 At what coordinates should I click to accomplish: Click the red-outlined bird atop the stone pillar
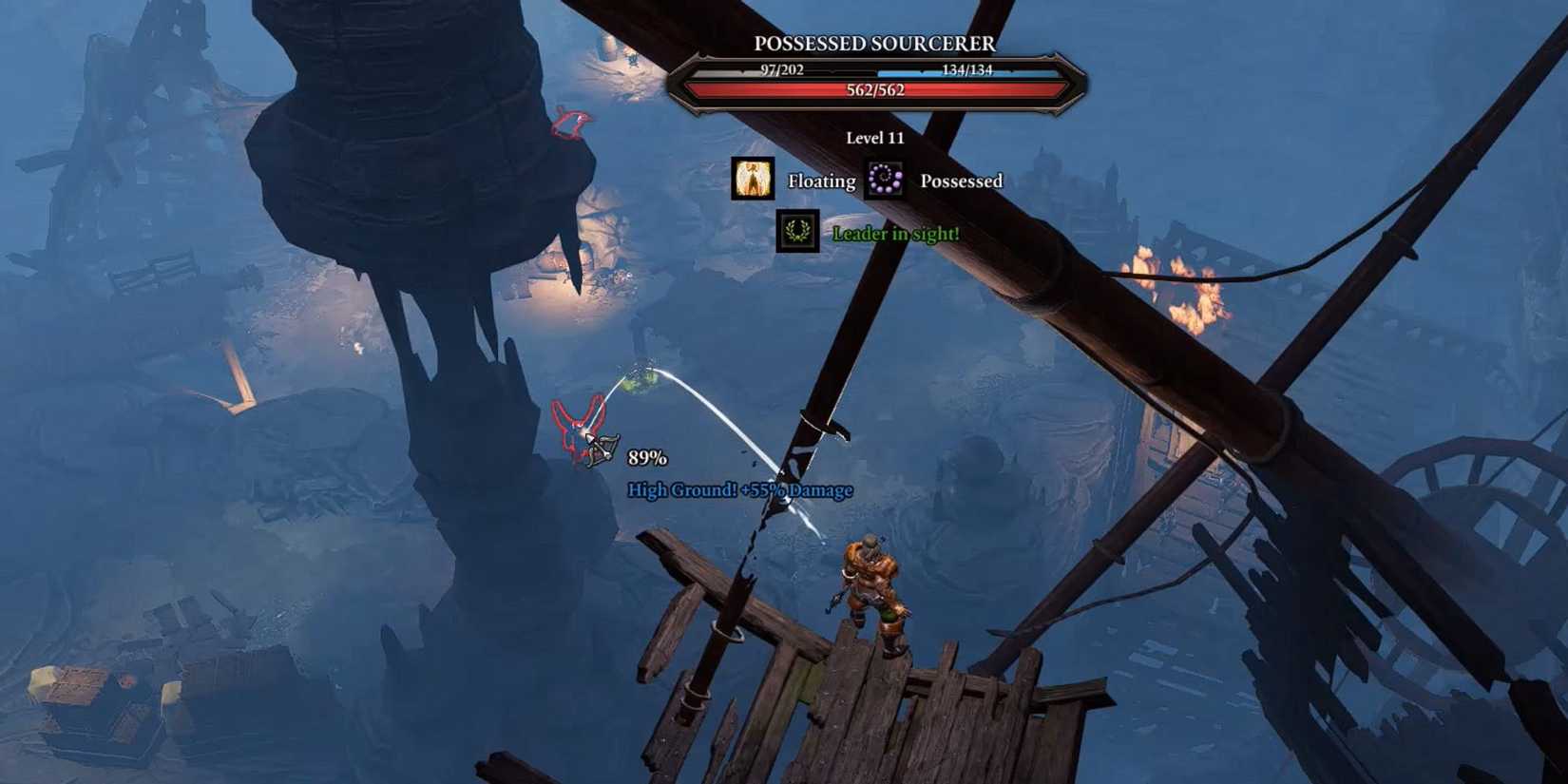tap(568, 124)
